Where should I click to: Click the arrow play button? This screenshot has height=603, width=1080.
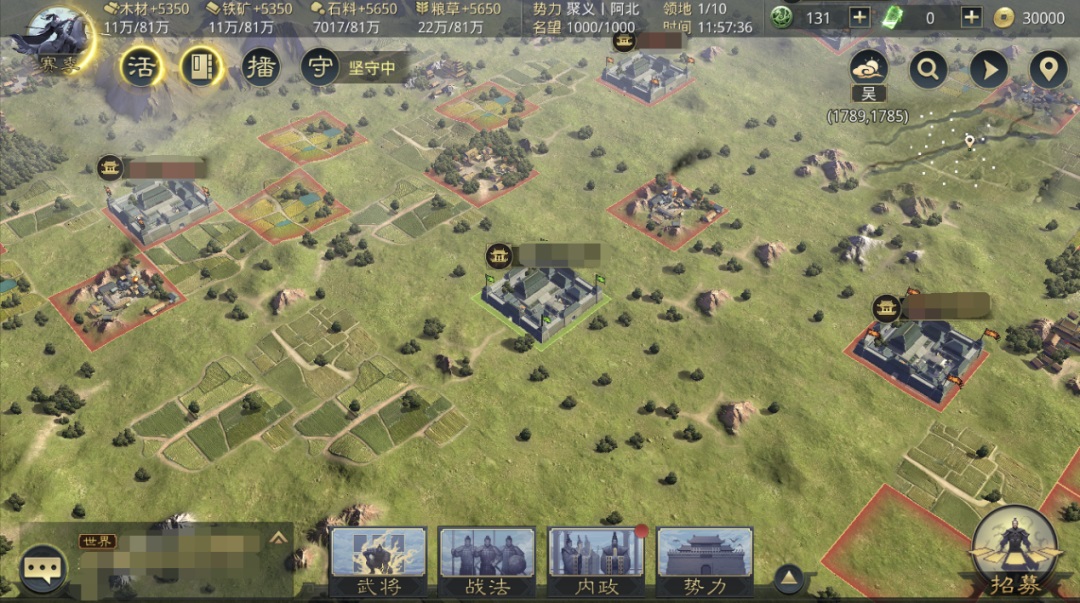[x=989, y=69]
